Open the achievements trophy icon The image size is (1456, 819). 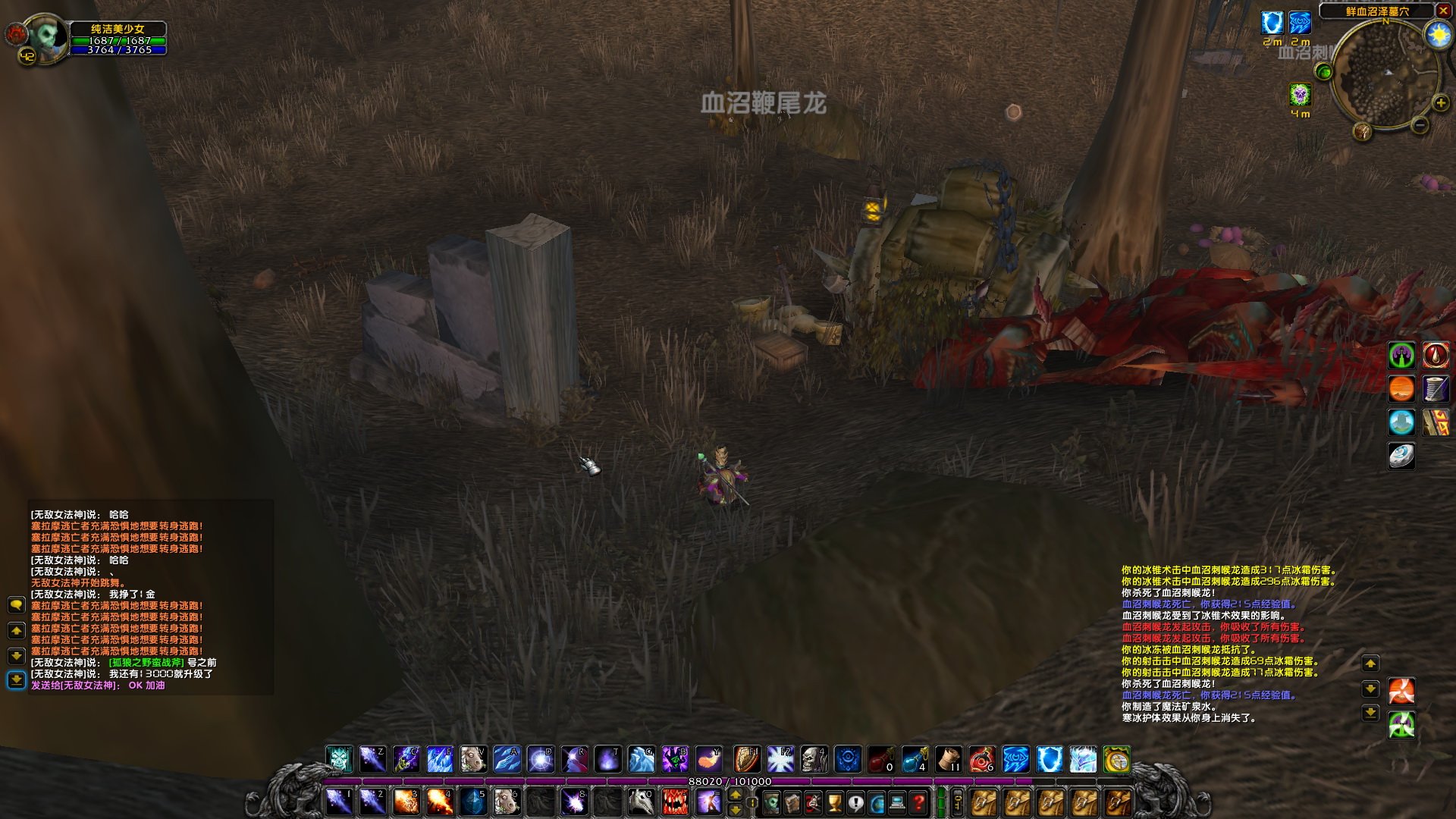[834, 802]
